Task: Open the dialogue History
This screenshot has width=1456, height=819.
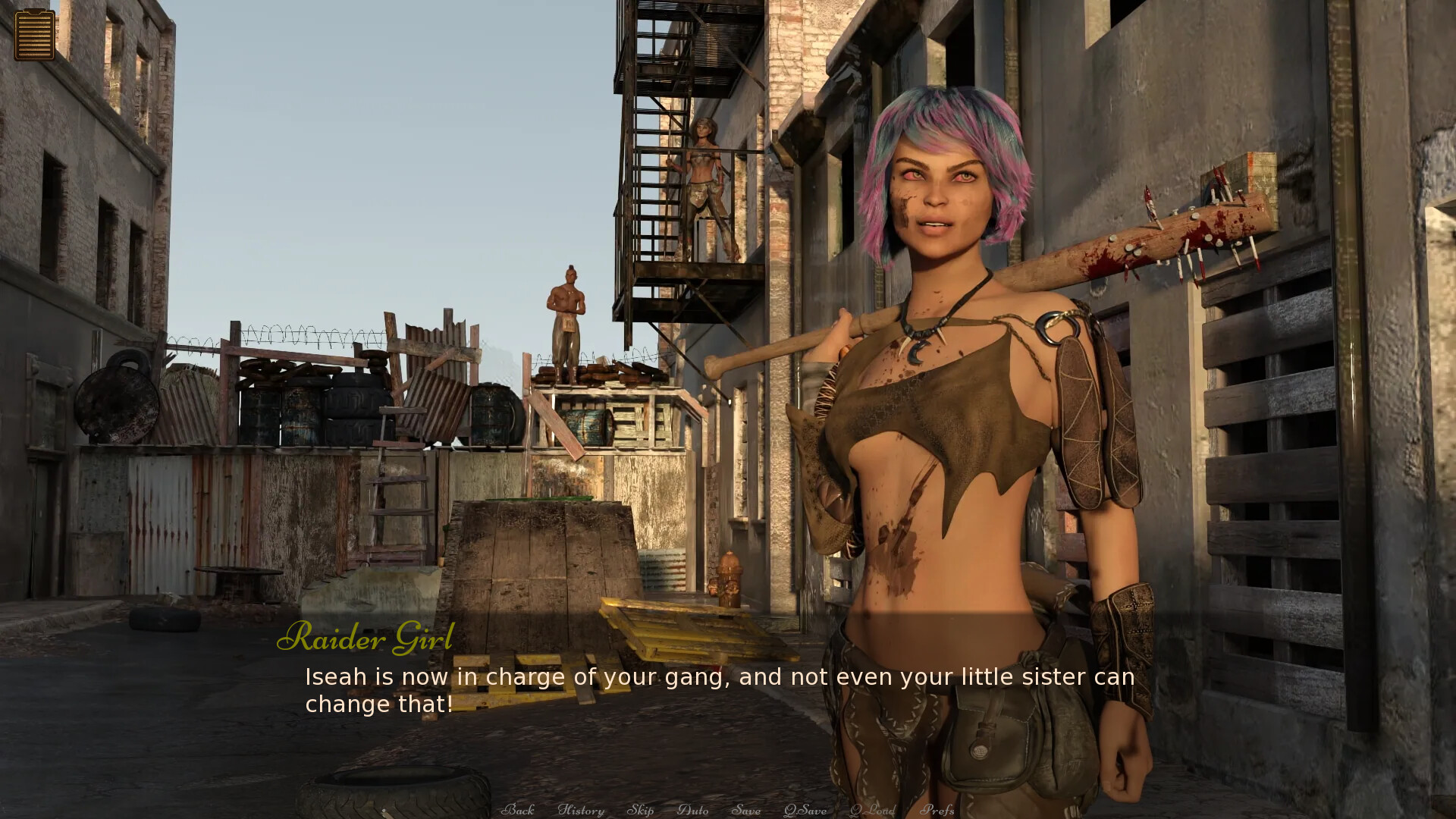Action: point(581,810)
